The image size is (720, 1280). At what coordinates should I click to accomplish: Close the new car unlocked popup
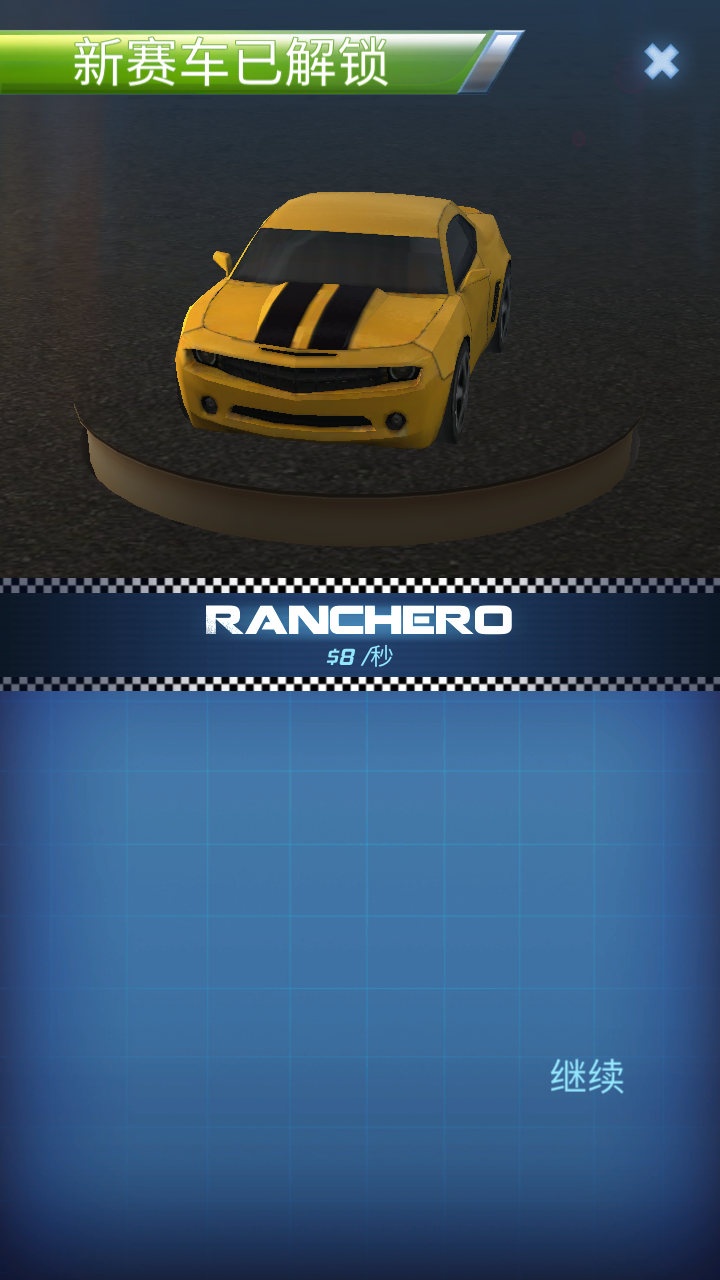[x=661, y=62]
